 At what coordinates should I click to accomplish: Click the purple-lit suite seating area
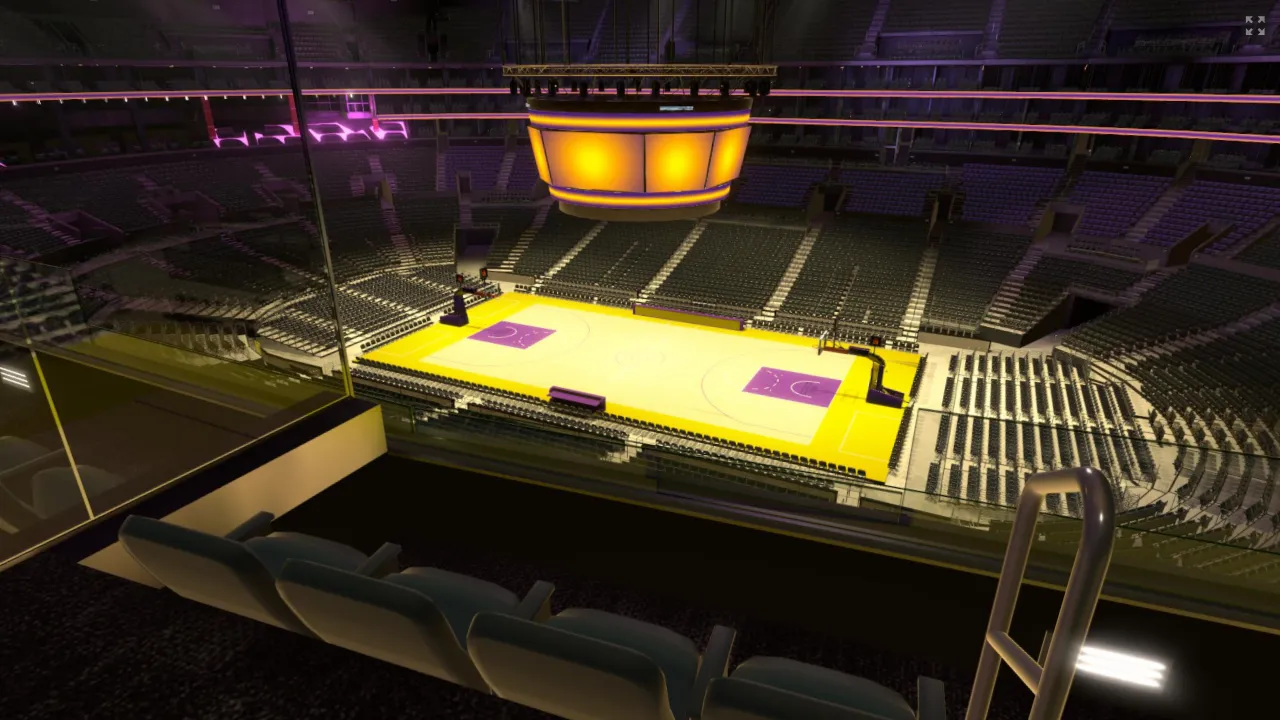coord(300,130)
